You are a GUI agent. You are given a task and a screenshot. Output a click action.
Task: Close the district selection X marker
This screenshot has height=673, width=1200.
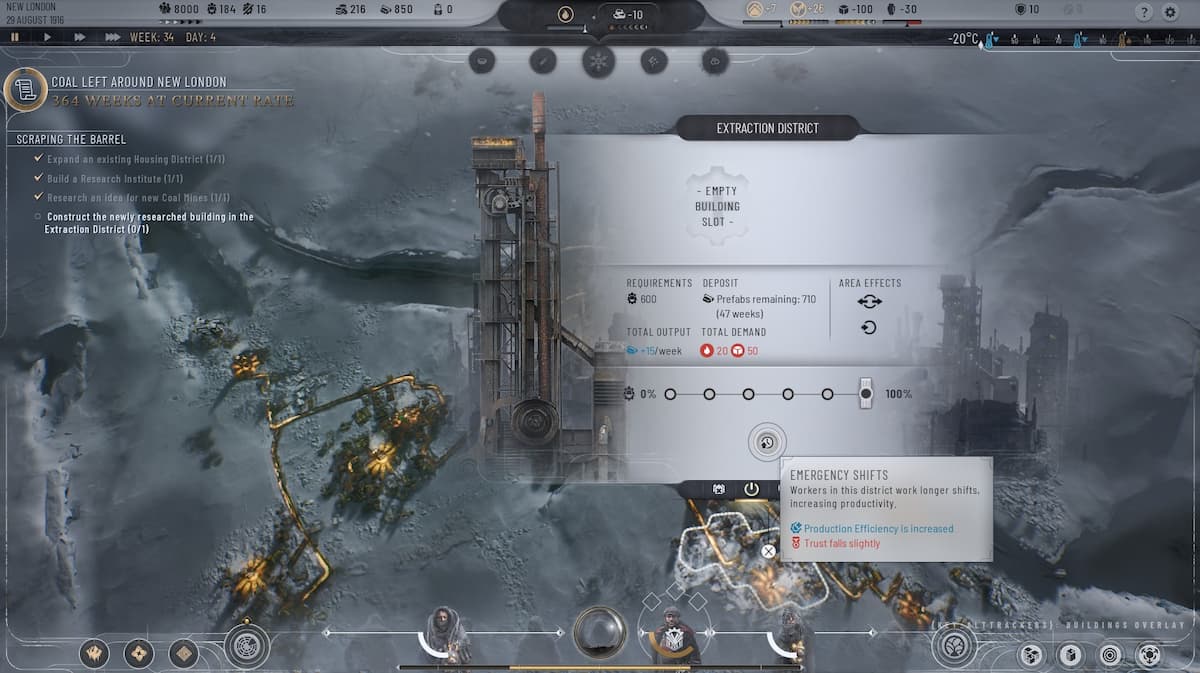tap(768, 551)
